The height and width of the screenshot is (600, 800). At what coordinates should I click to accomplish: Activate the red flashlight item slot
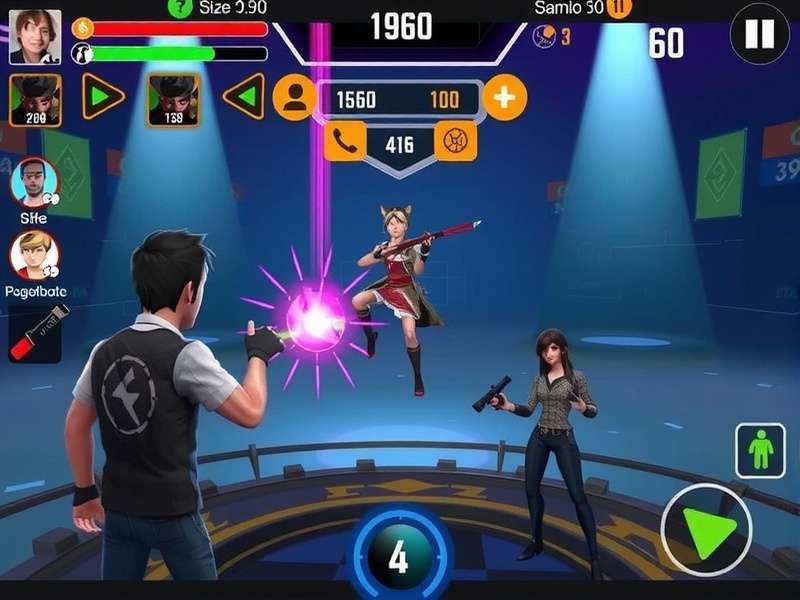click(x=35, y=333)
